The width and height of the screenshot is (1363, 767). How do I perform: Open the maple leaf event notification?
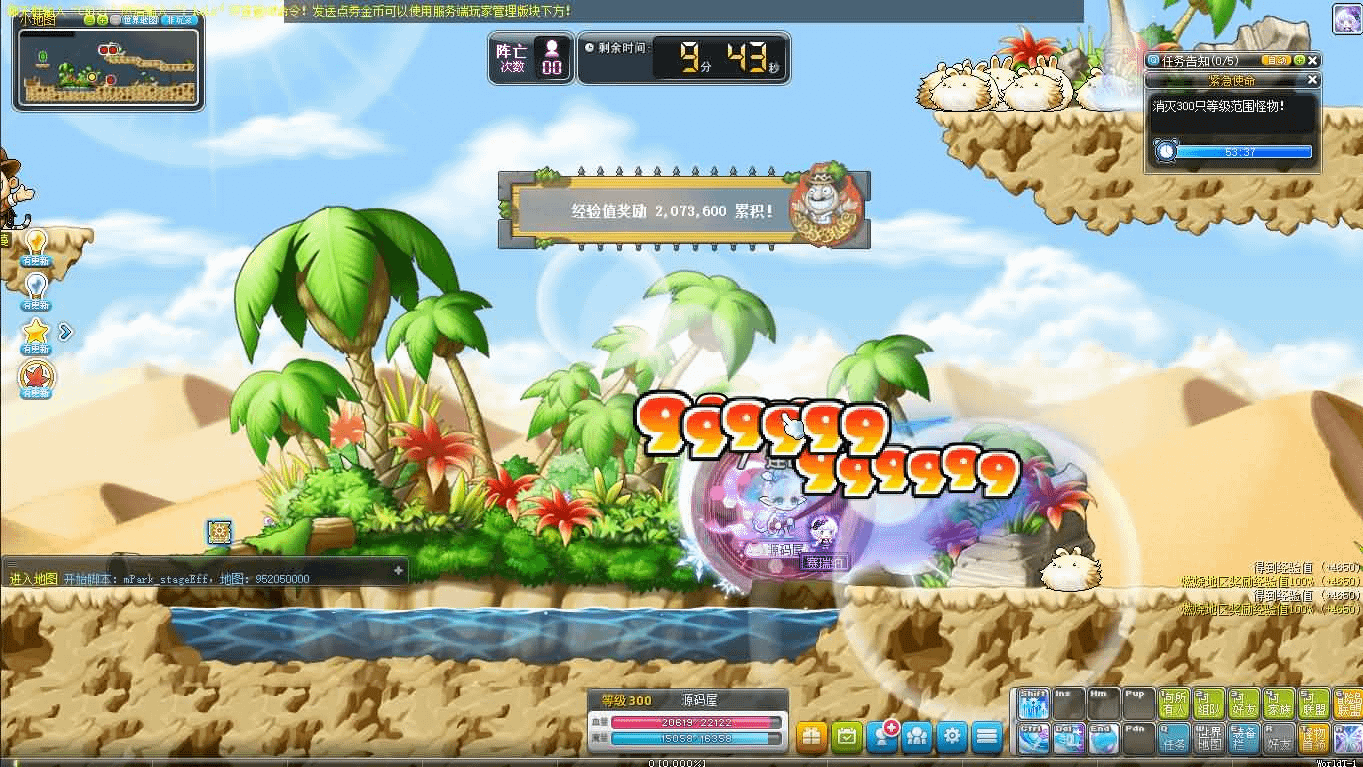pos(36,376)
